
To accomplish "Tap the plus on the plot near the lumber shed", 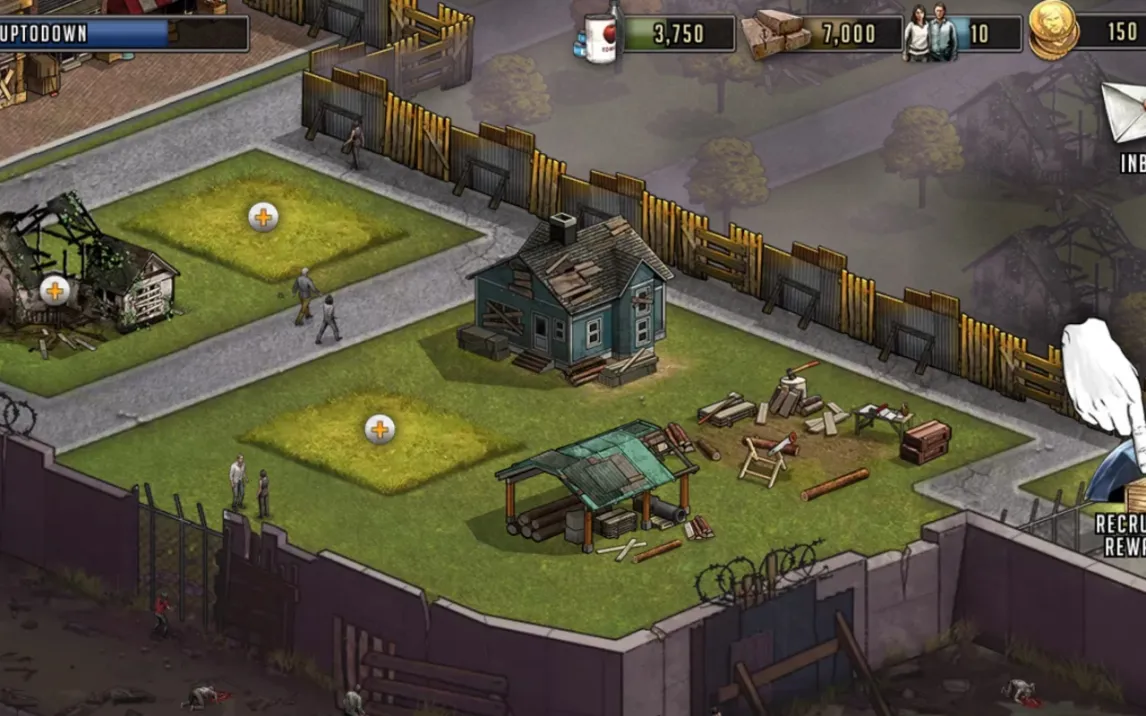I will pyautogui.click(x=379, y=429).
